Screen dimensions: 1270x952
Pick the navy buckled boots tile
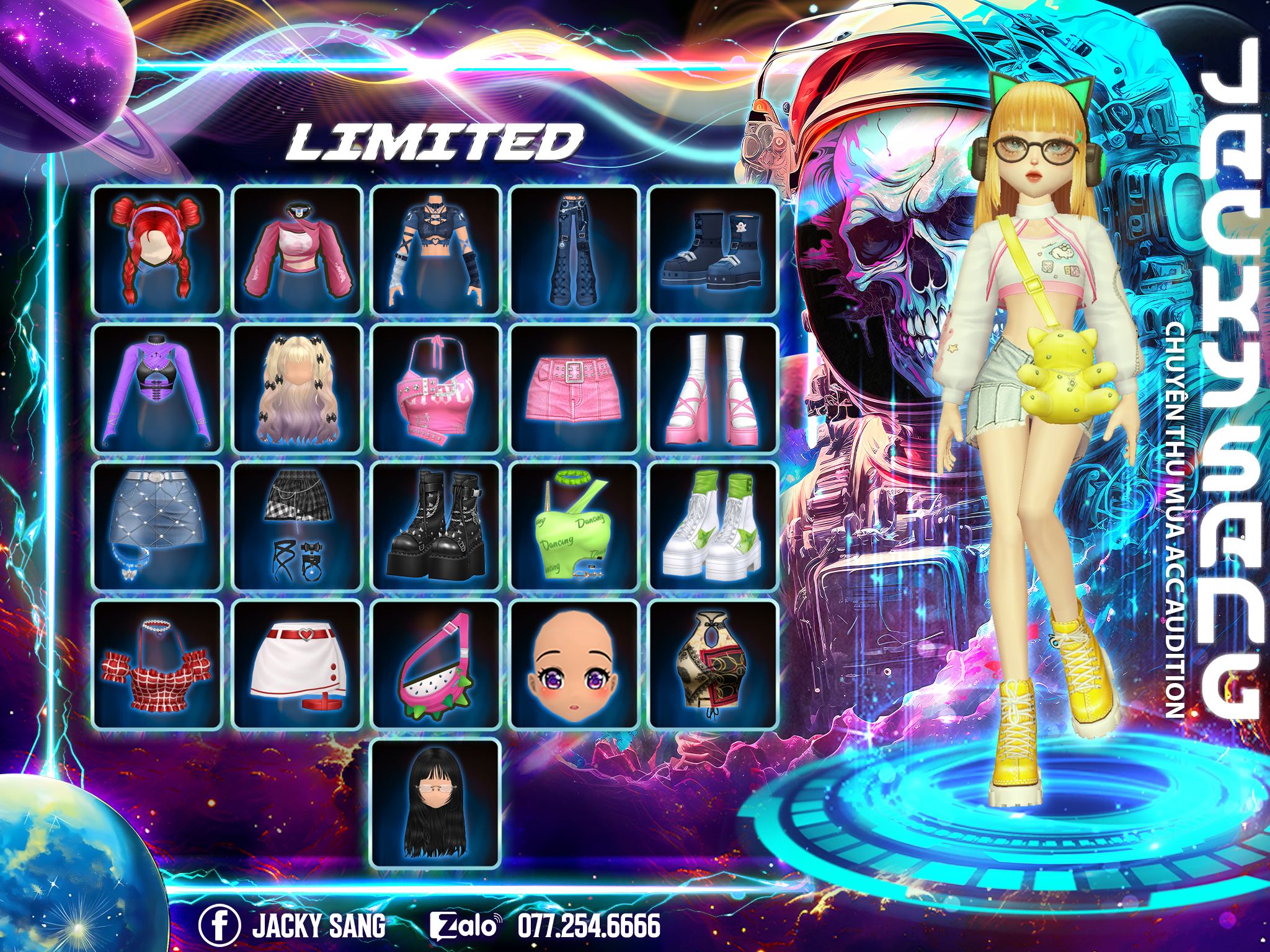tap(713, 250)
